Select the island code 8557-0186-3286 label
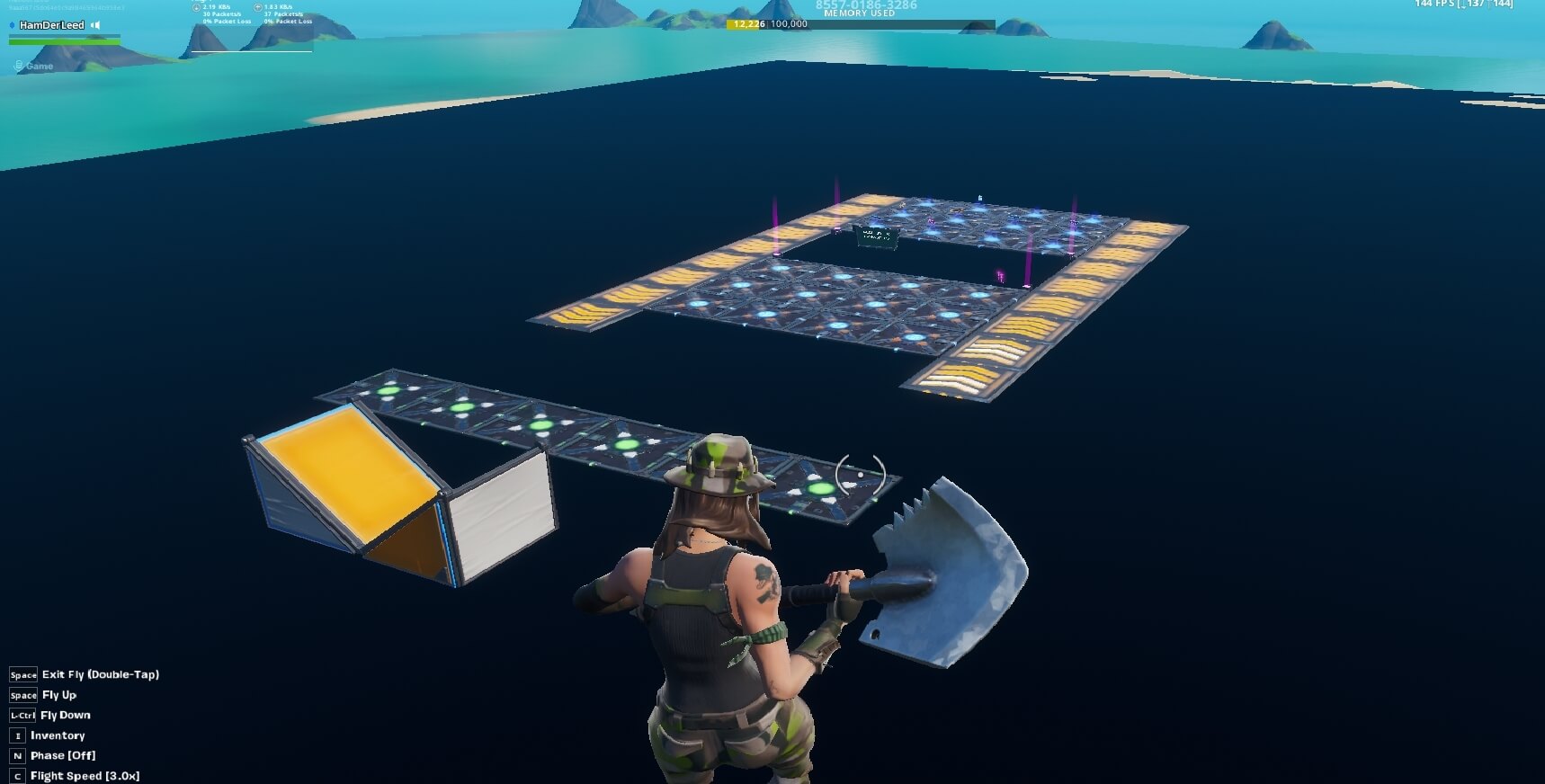This screenshot has width=1545, height=784. click(864, 4)
